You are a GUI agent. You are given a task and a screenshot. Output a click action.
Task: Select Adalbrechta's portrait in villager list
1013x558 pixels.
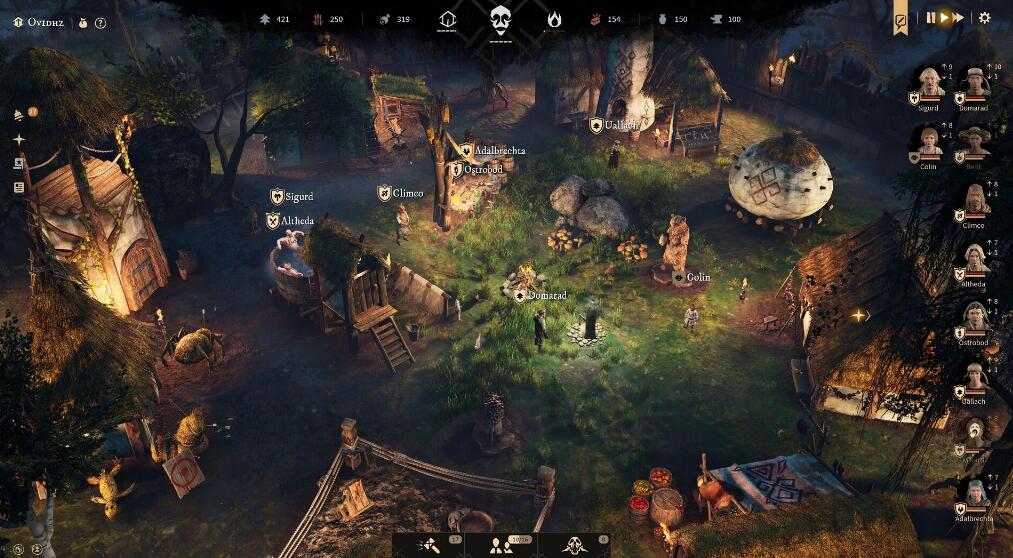(974, 493)
